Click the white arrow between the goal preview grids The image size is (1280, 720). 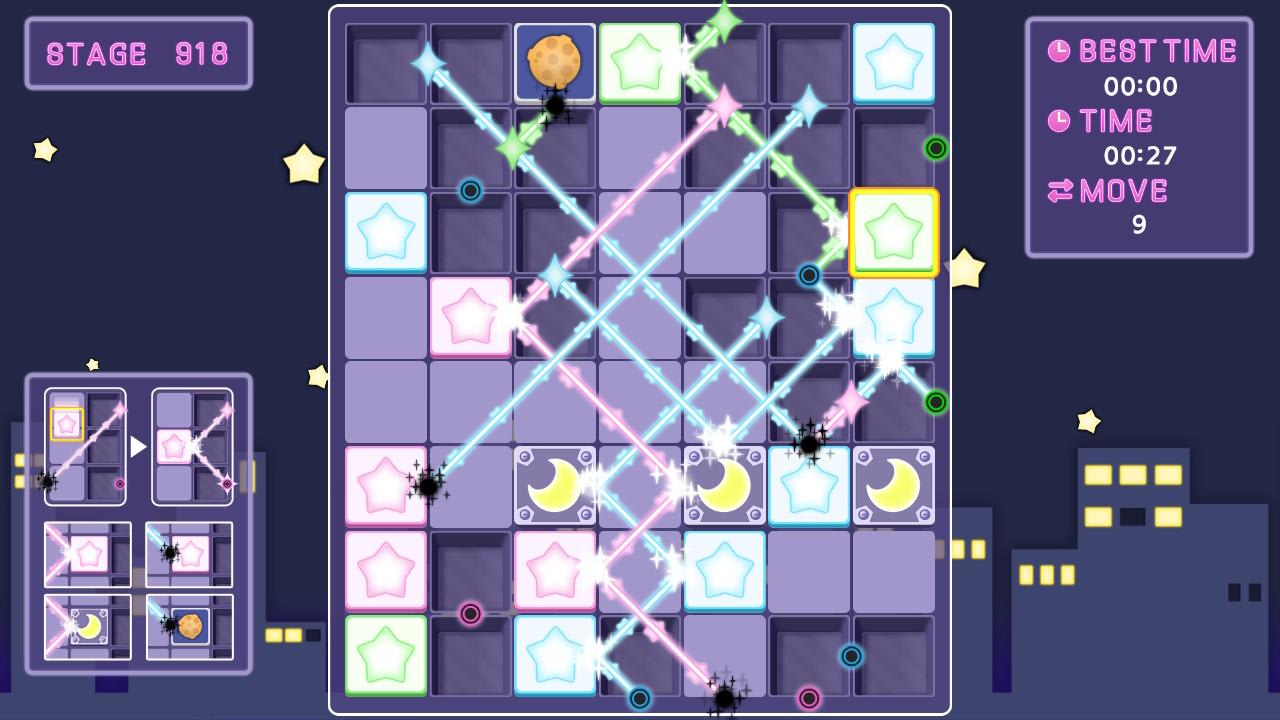[139, 446]
